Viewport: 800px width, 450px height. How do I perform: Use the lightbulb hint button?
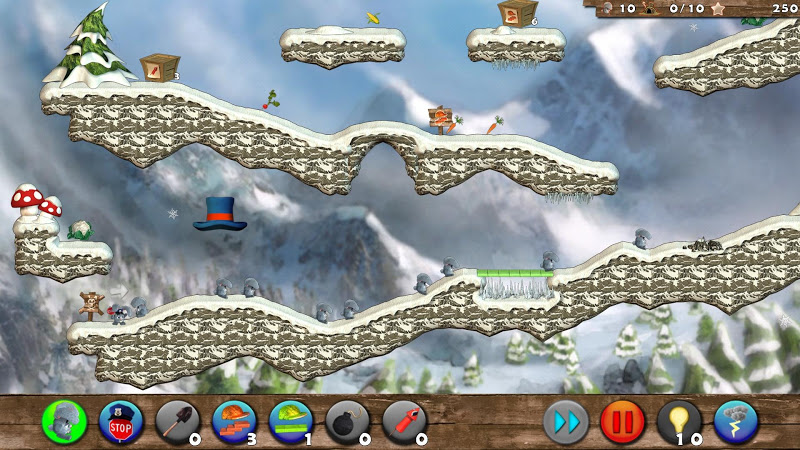click(679, 422)
